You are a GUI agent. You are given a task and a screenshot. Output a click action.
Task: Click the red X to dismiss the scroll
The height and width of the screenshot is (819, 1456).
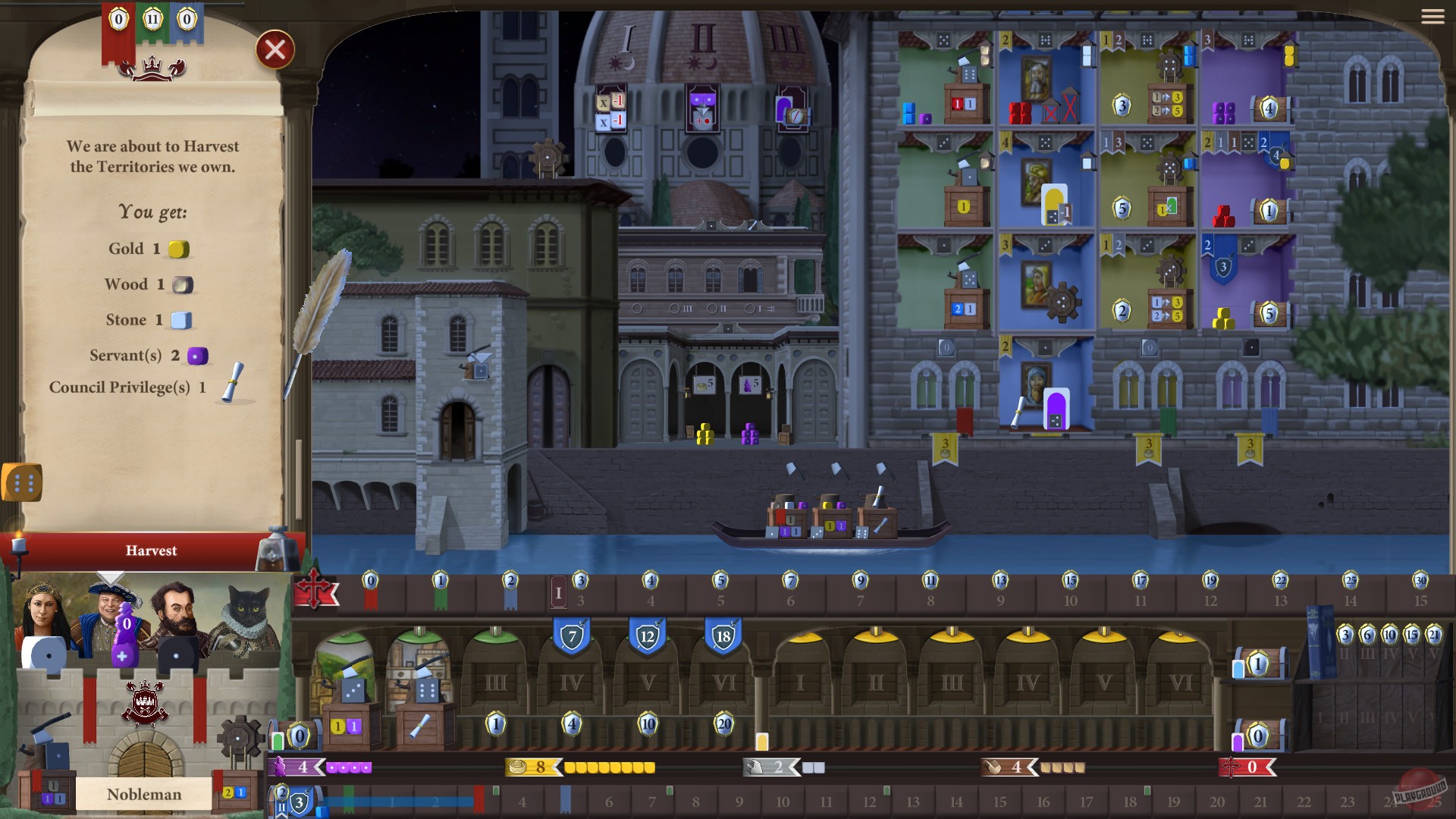click(x=275, y=49)
